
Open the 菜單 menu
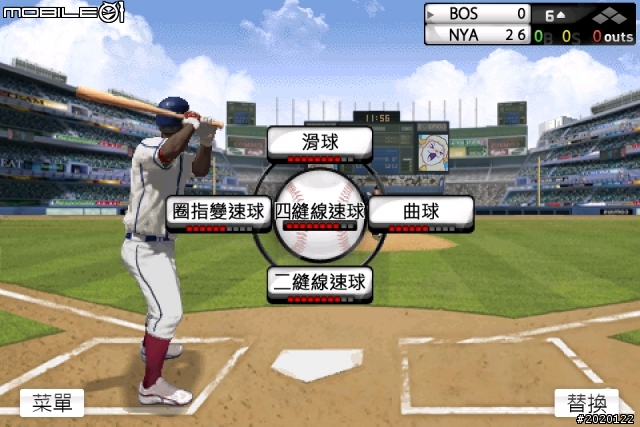pos(52,403)
